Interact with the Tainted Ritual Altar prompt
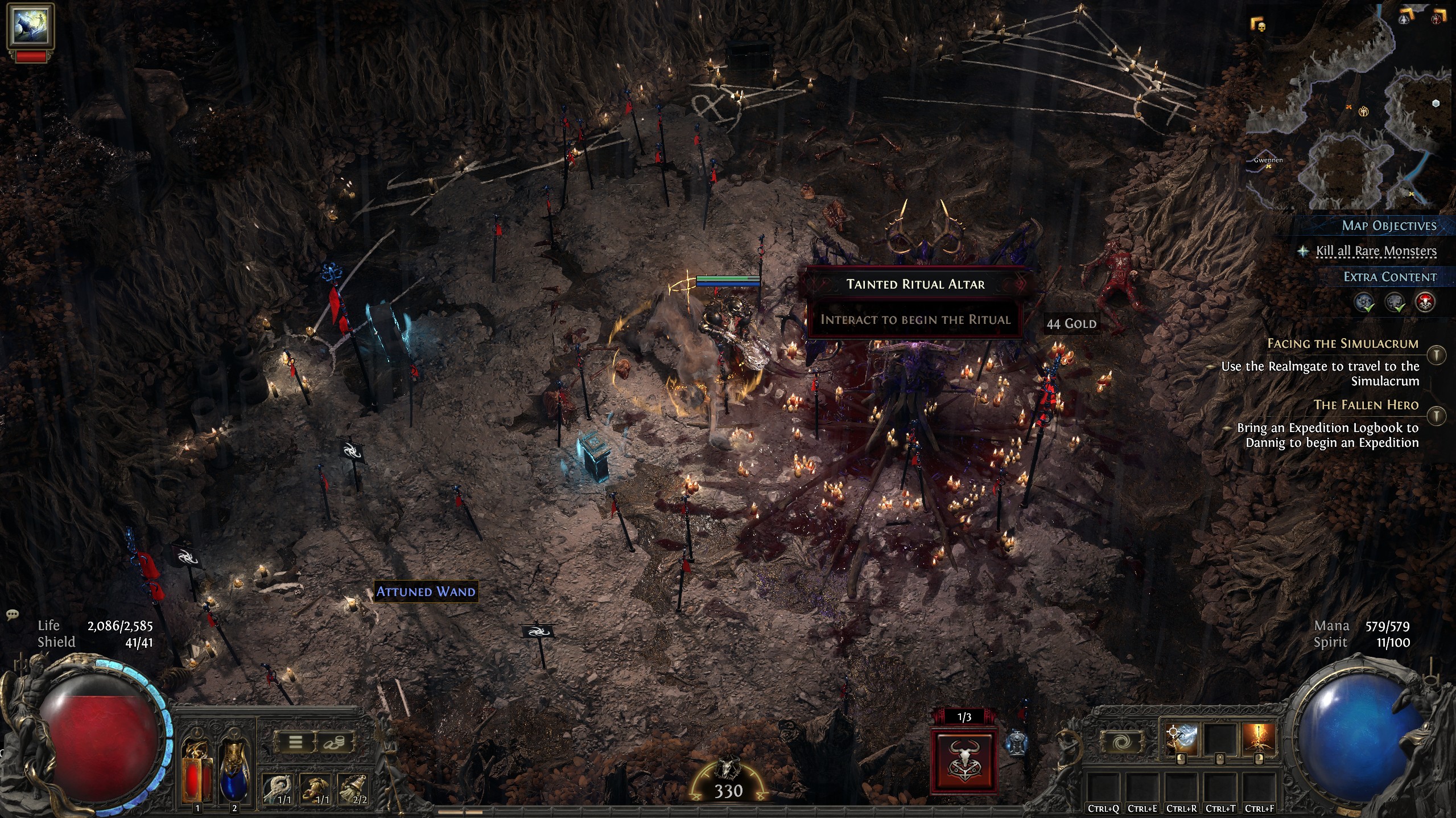Image resolution: width=1456 pixels, height=818 pixels. pyautogui.click(x=915, y=319)
